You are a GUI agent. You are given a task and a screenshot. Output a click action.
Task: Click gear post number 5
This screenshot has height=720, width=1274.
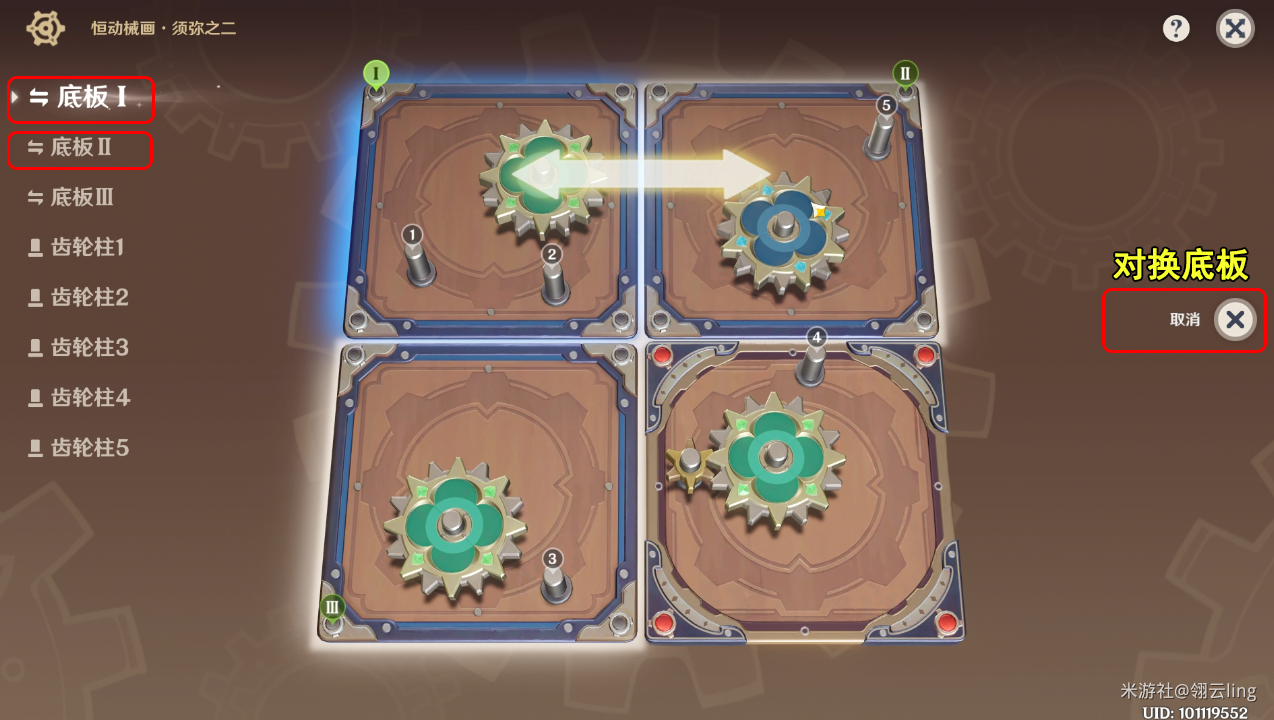coord(881,130)
